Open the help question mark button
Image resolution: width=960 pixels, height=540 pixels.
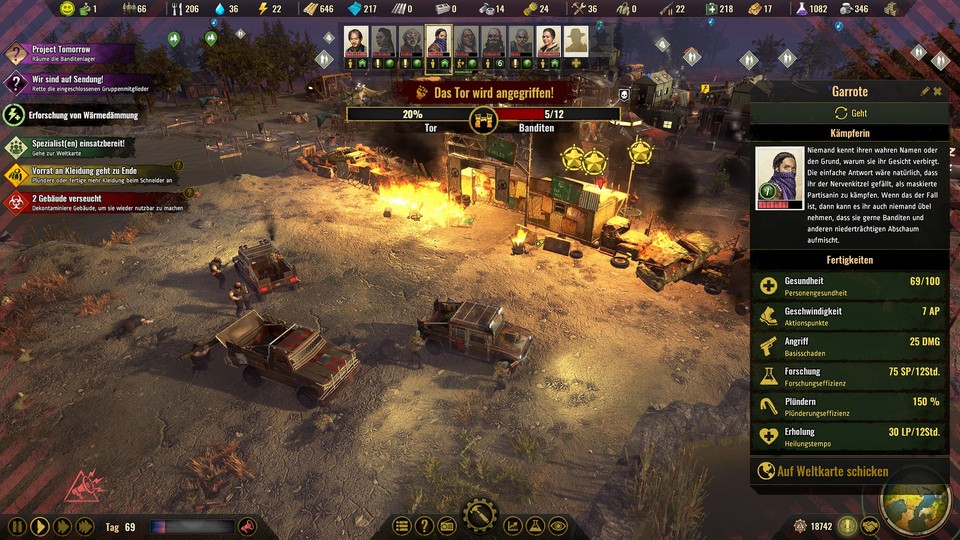pyautogui.click(x=424, y=525)
